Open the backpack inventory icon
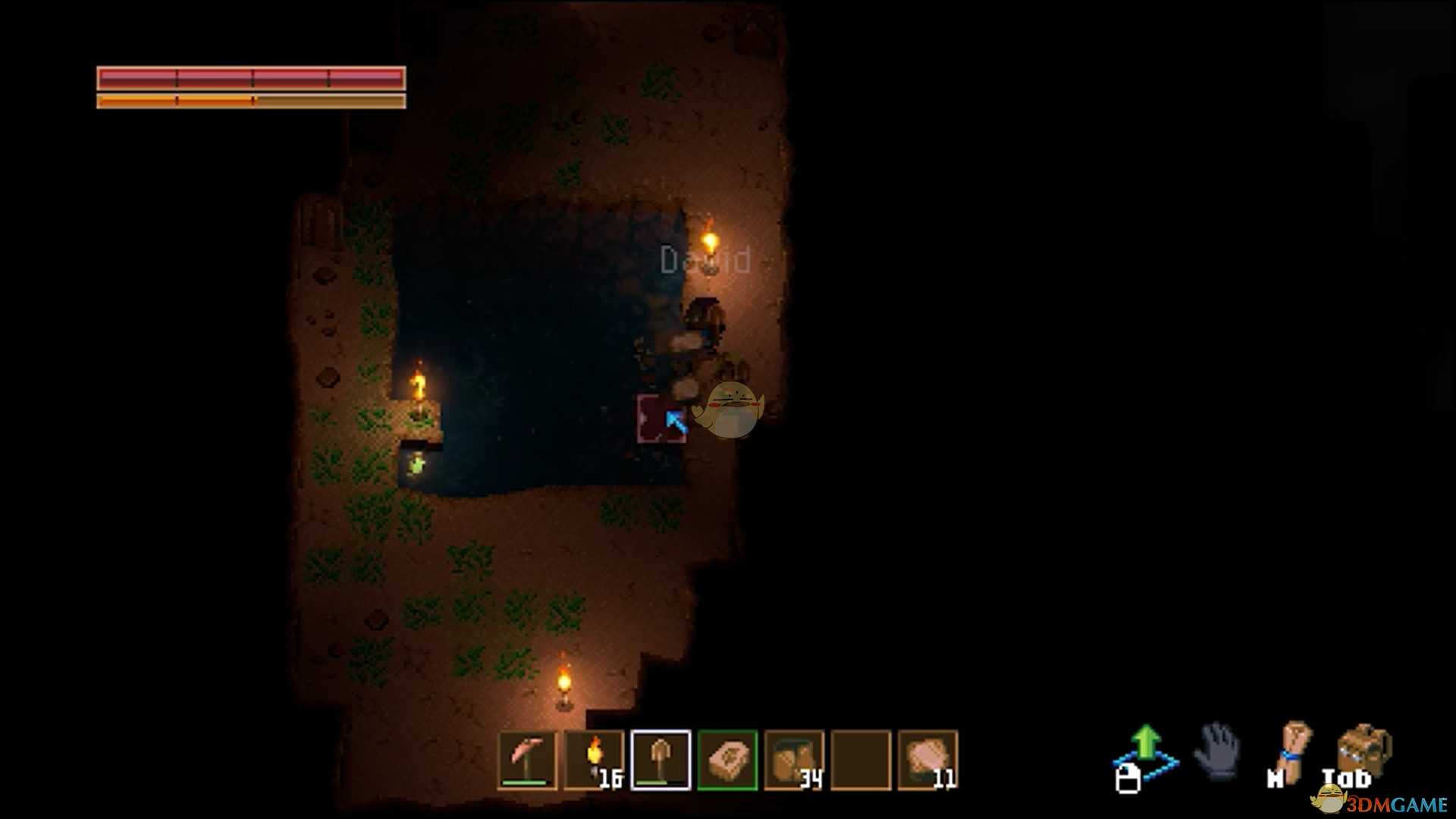The height and width of the screenshot is (819, 1456). tap(1363, 751)
